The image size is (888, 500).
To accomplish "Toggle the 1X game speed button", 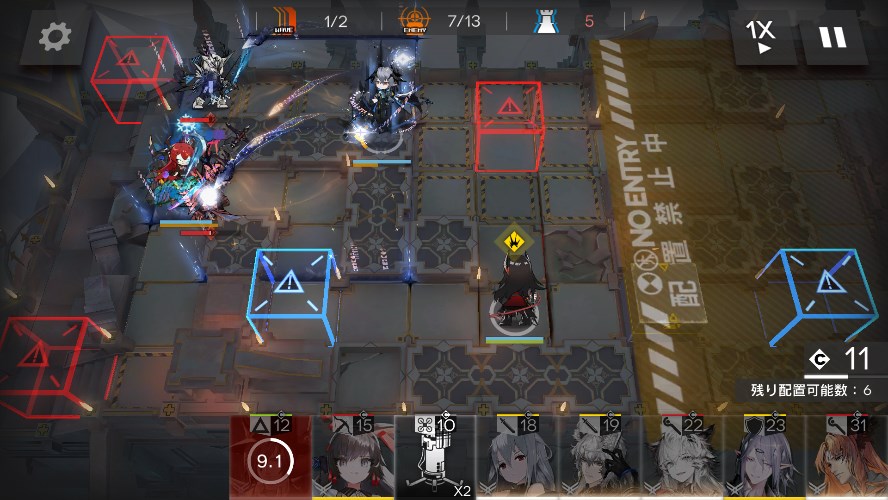I will pos(763,37).
